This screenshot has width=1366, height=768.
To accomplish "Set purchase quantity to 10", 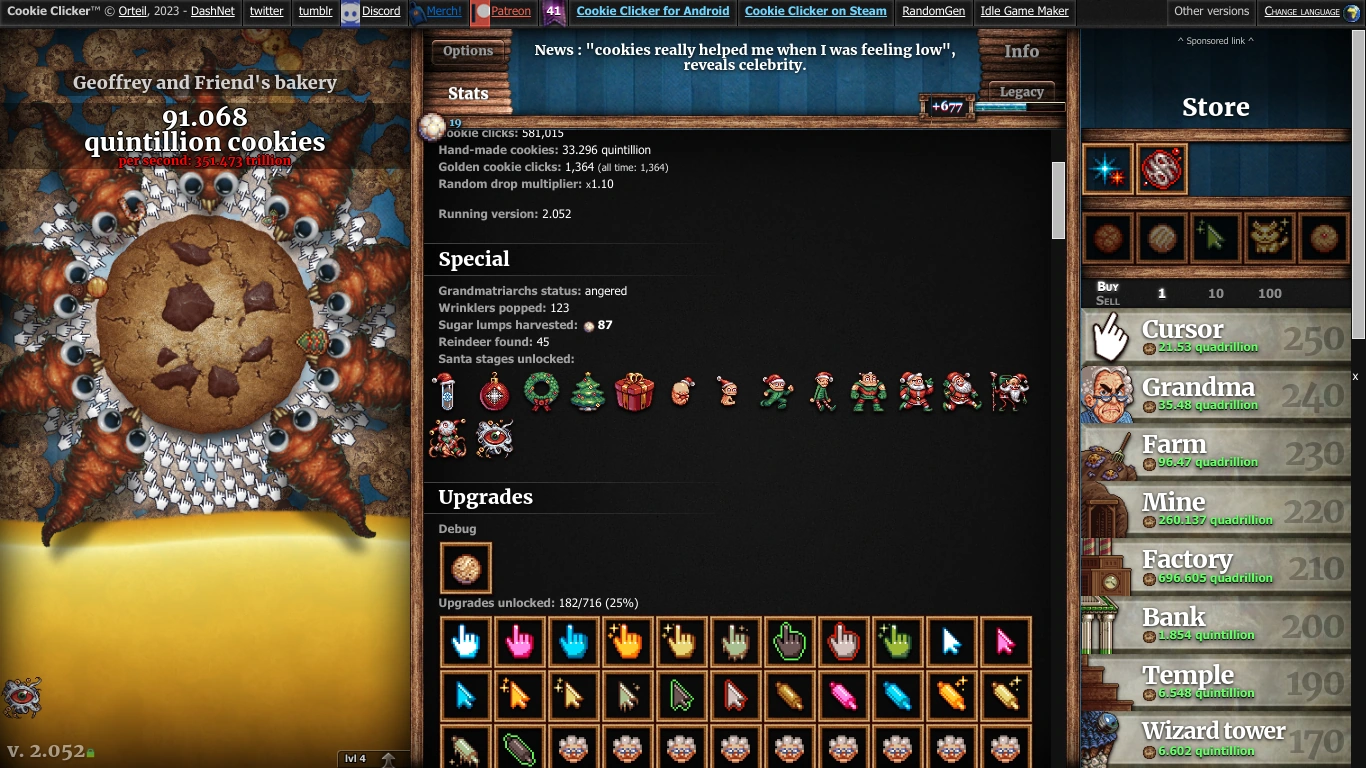I will point(1218,293).
